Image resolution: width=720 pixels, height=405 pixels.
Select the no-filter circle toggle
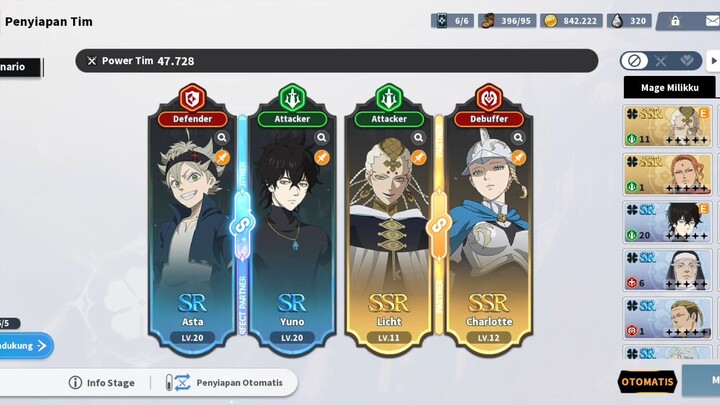click(633, 61)
